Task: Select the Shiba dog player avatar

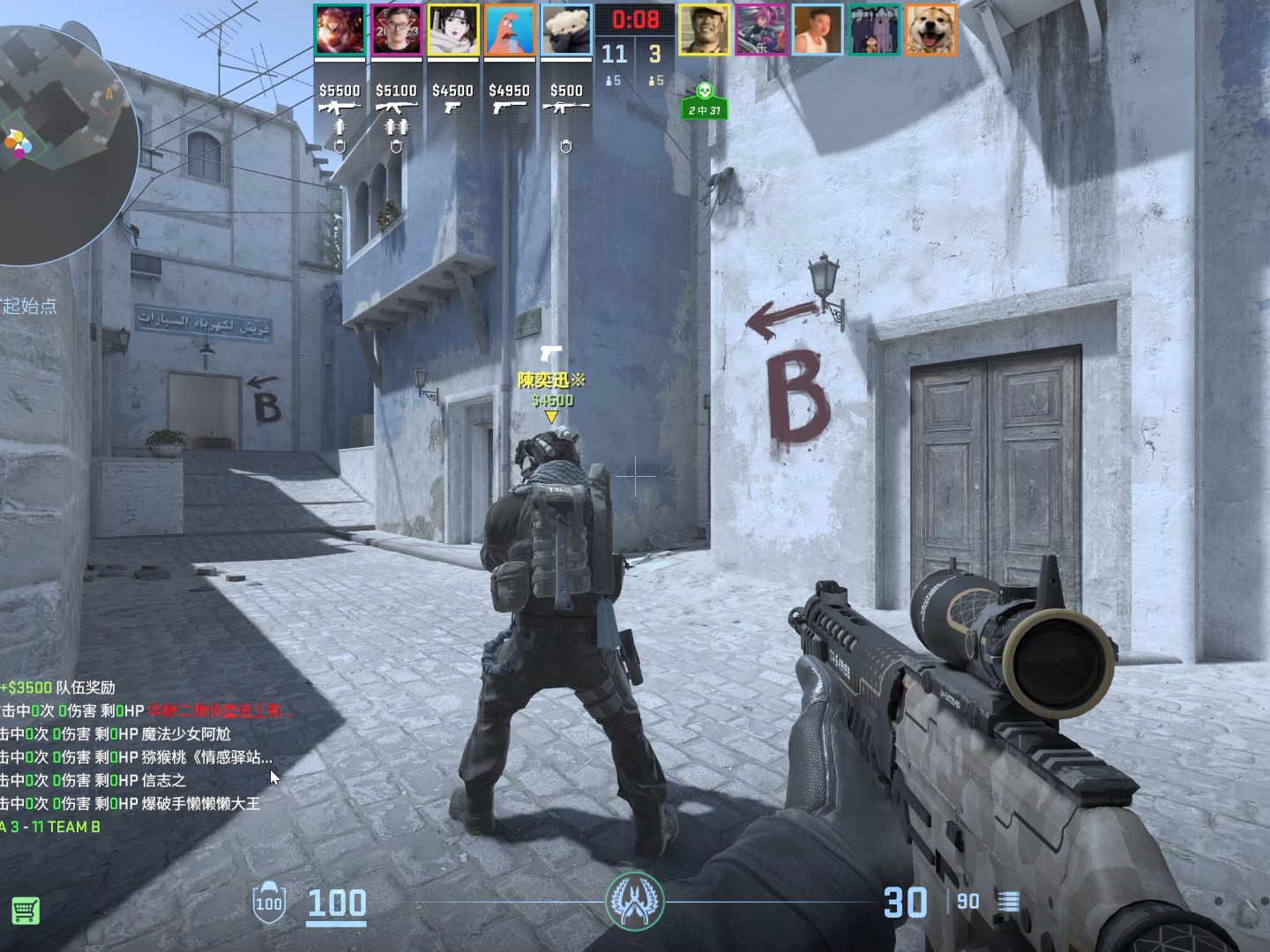Action: 930,30
